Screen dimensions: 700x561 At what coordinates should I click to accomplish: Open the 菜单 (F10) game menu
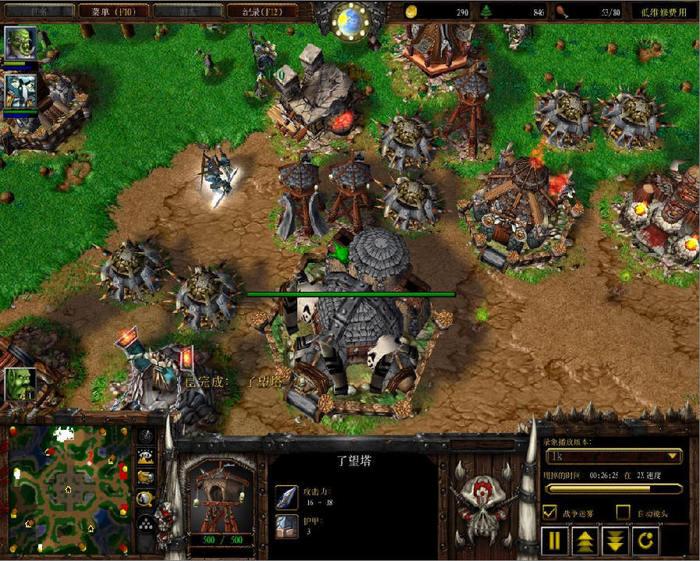point(113,11)
